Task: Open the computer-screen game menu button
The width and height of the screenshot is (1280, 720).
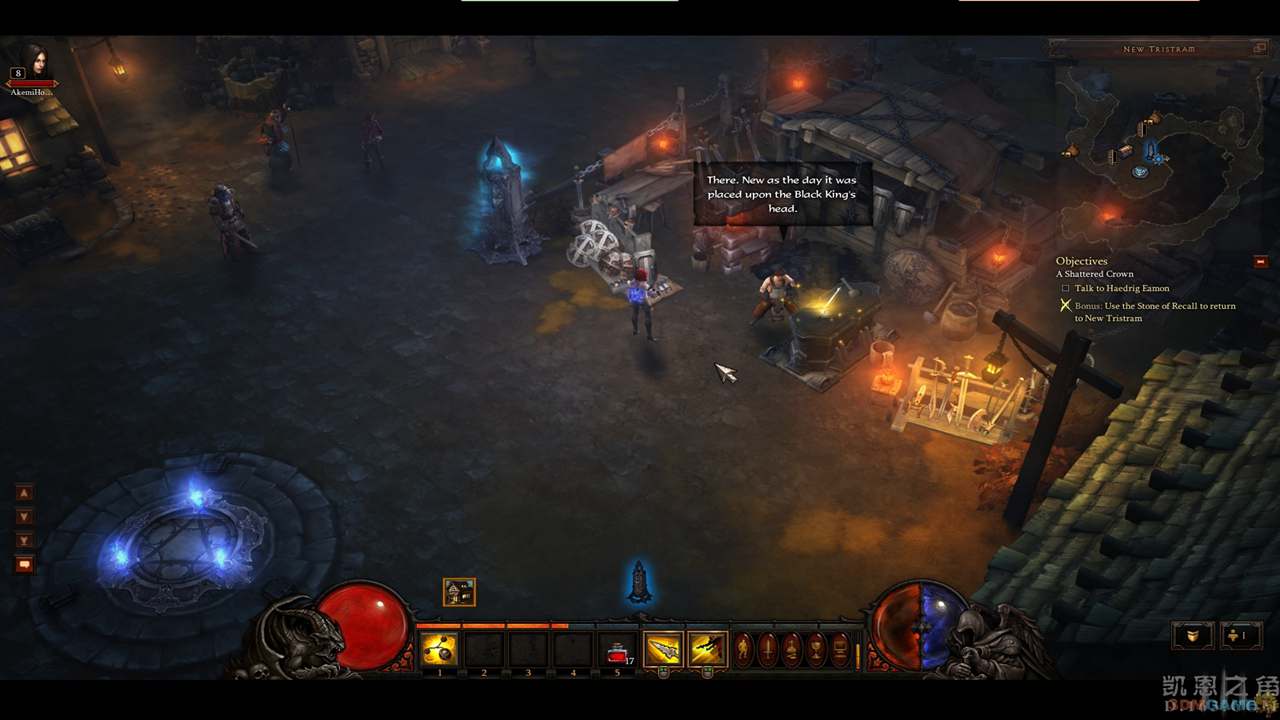Action: click(x=840, y=650)
